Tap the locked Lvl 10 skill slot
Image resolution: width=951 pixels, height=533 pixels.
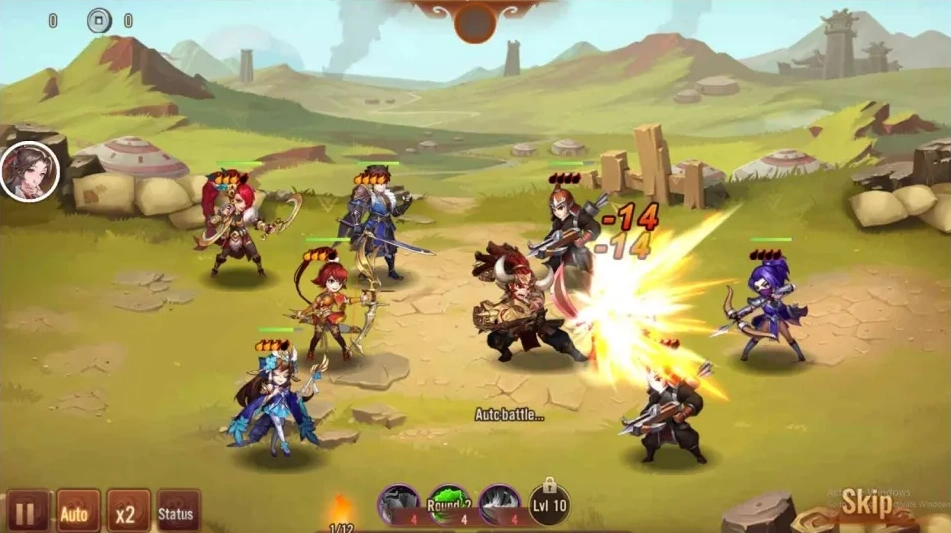click(549, 505)
